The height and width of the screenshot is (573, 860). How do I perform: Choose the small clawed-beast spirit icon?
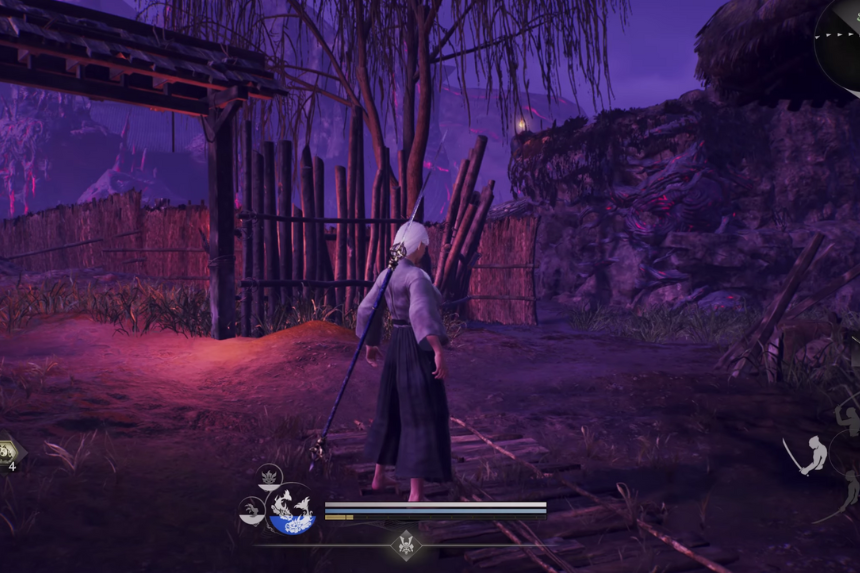click(x=251, y=511)
